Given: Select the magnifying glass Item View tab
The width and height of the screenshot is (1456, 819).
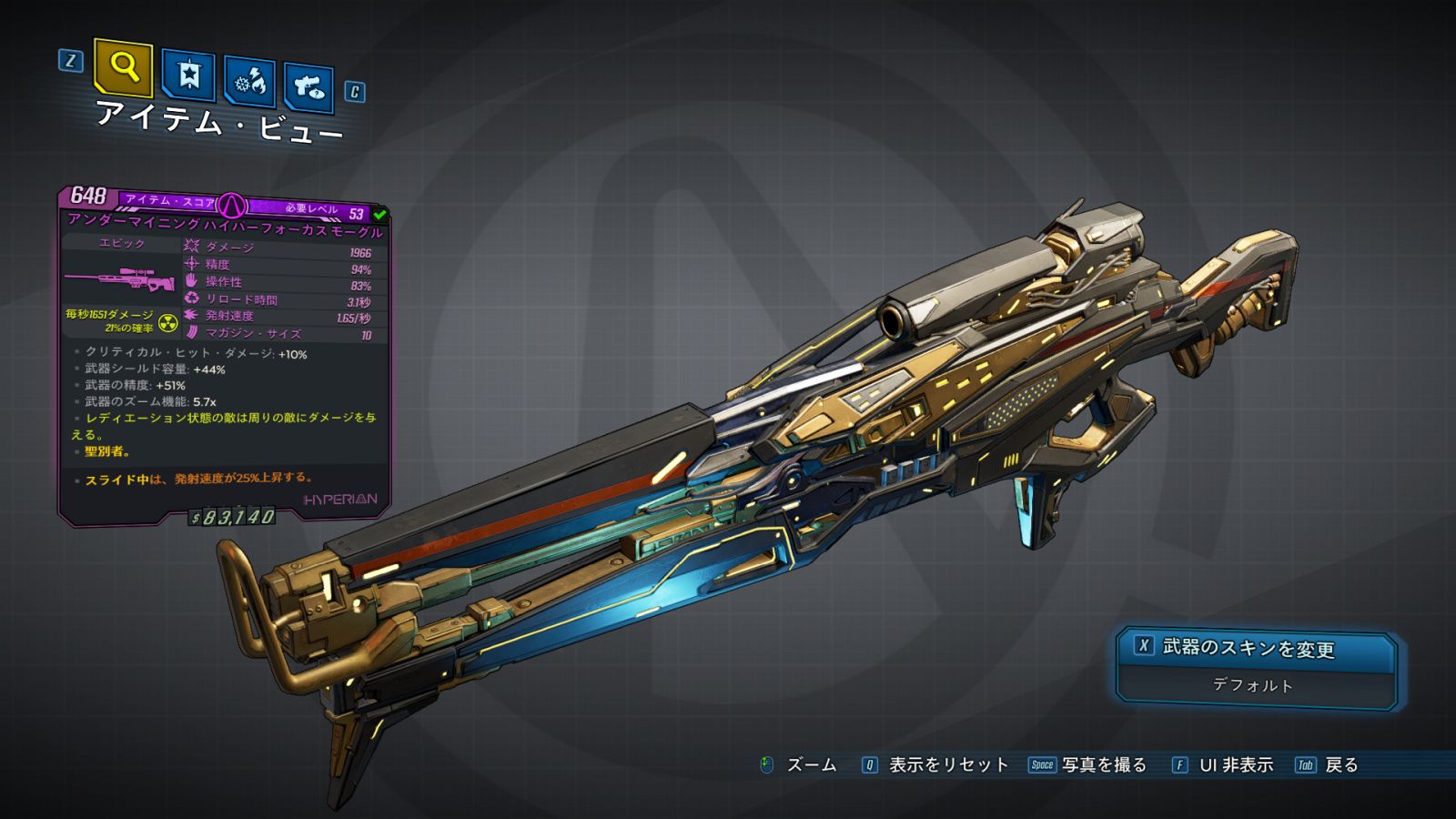Looking at the screenshot, I should point(123,67).
